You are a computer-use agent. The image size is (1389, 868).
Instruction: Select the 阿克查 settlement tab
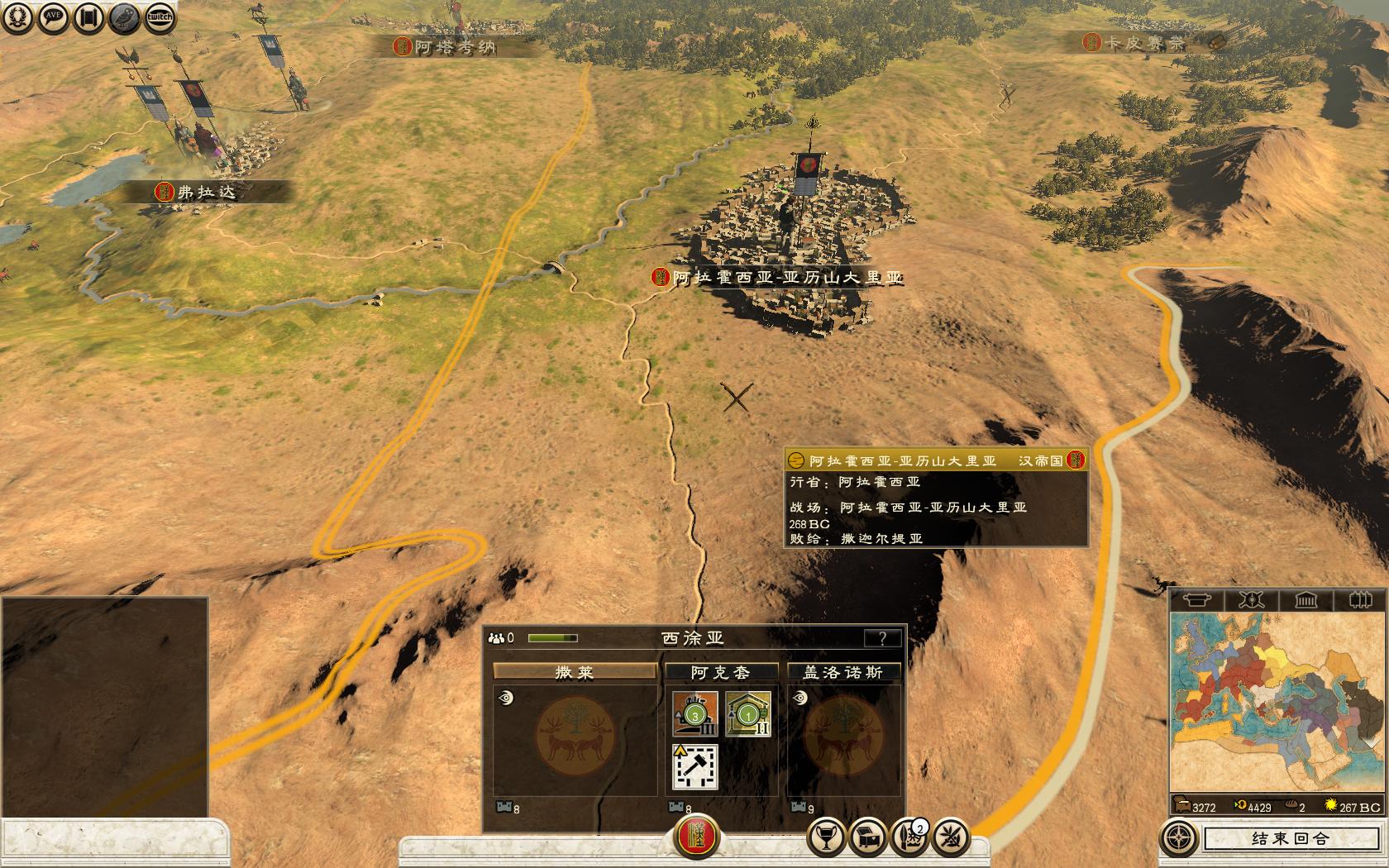[x=721, y=672]
